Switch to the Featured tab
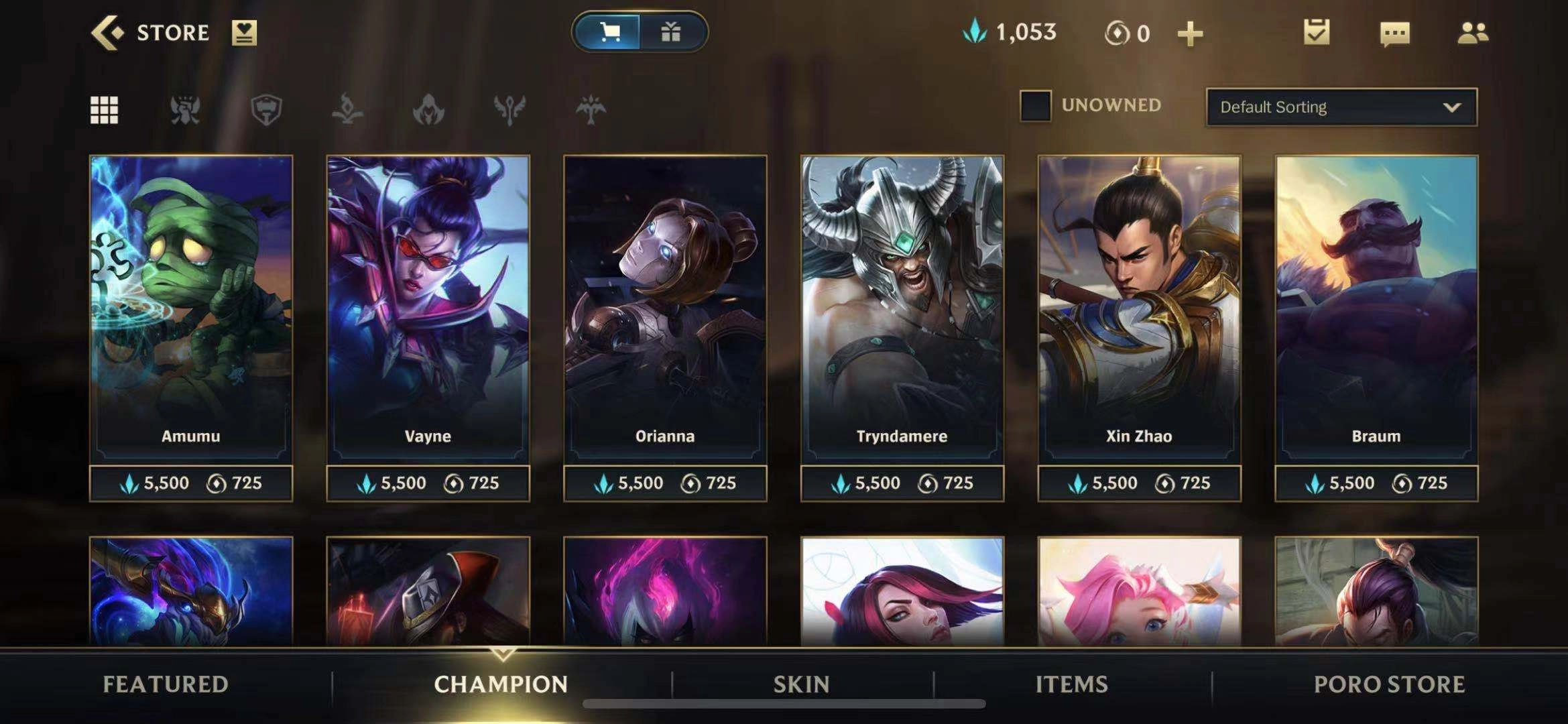 [x=166, y=684]
